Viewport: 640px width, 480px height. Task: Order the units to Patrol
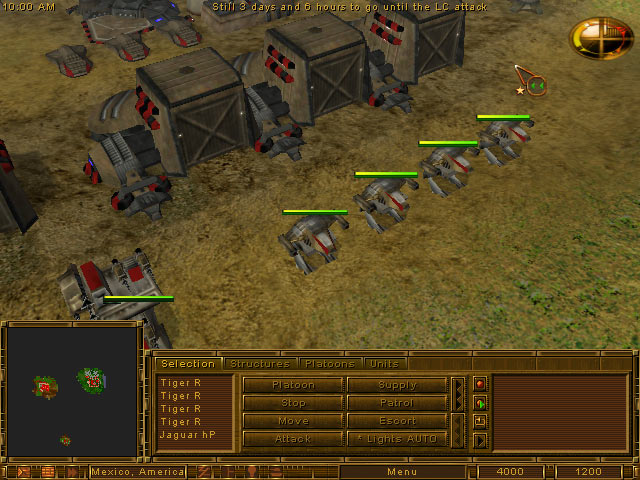tap(397, 403)
